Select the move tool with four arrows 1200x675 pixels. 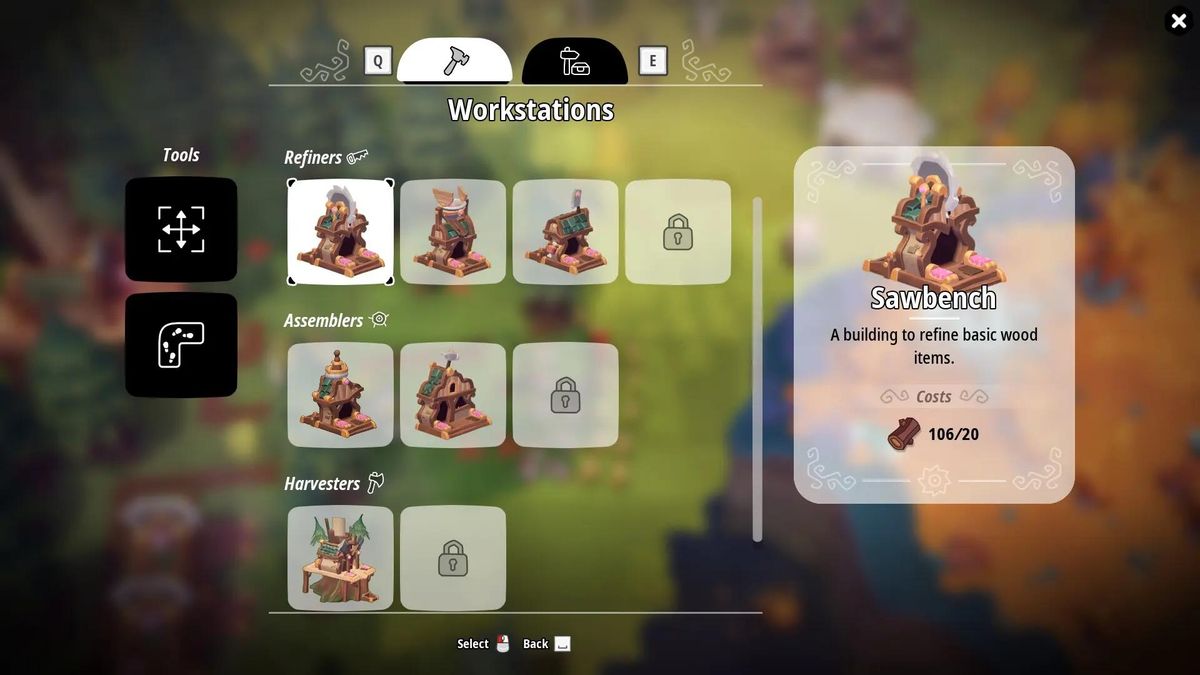[181, 229]
